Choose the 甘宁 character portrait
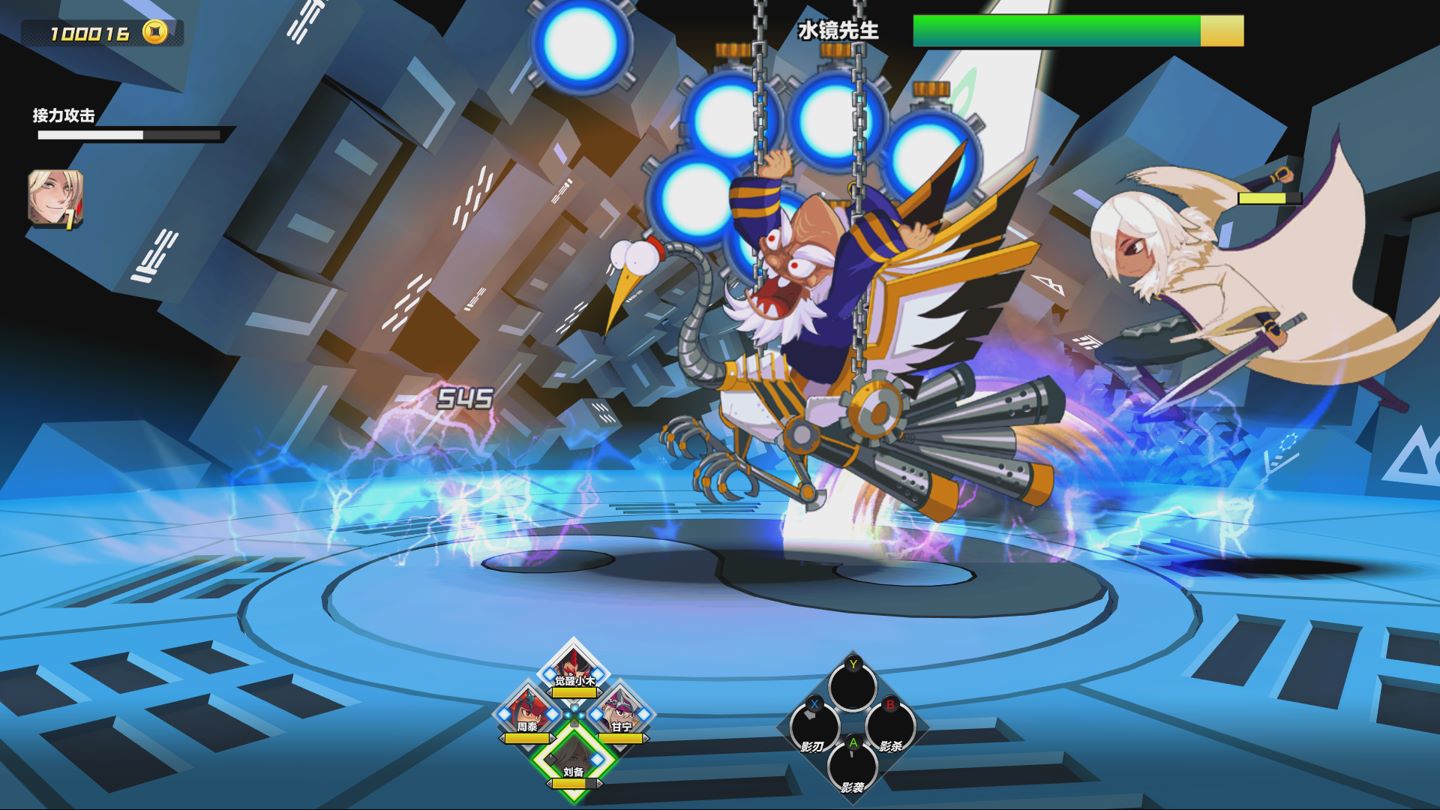The width and height of the screenshot is (1440, 810). [x=621, y=712]
